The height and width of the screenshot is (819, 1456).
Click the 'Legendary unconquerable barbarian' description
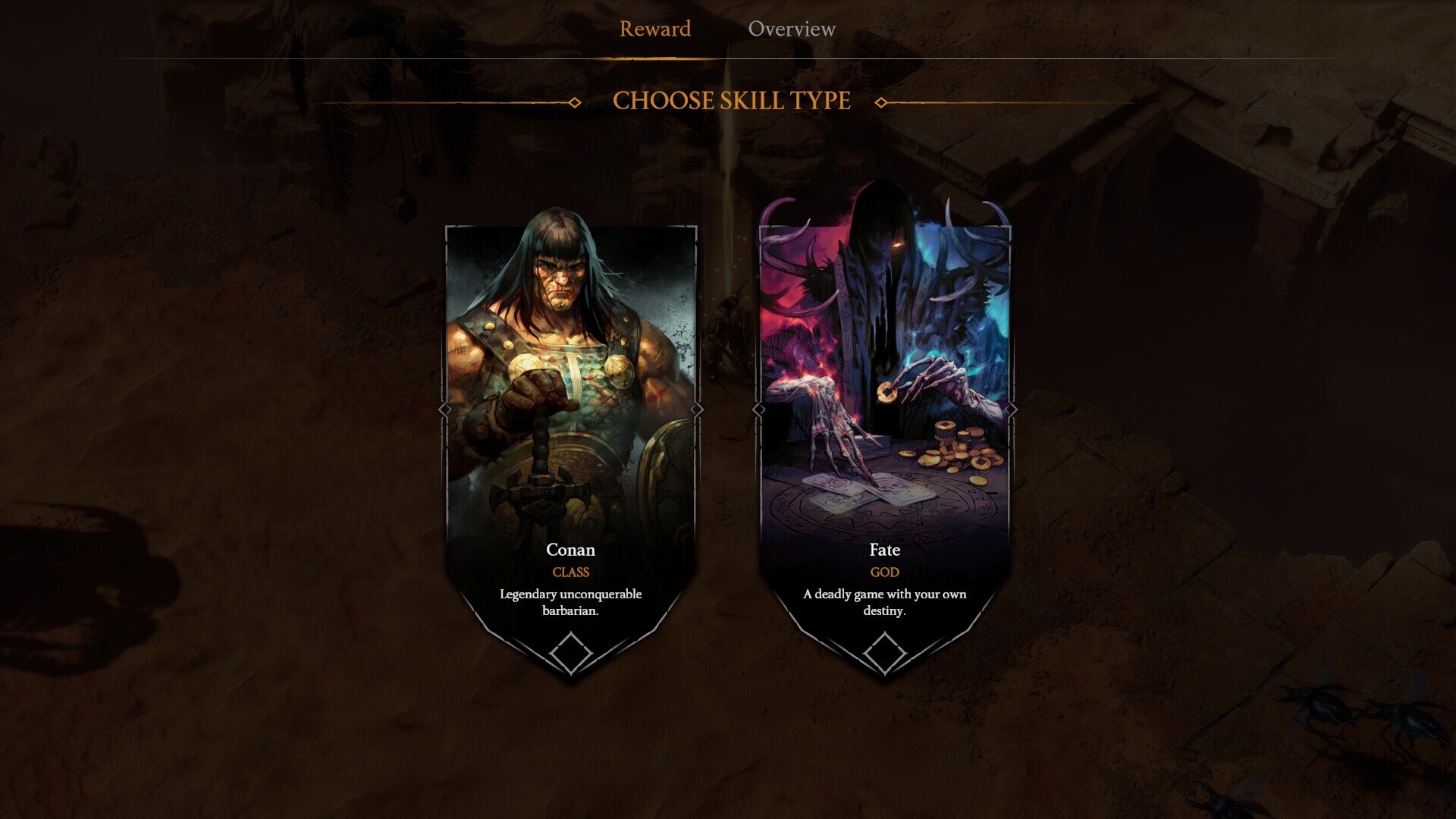pos(570,601)
